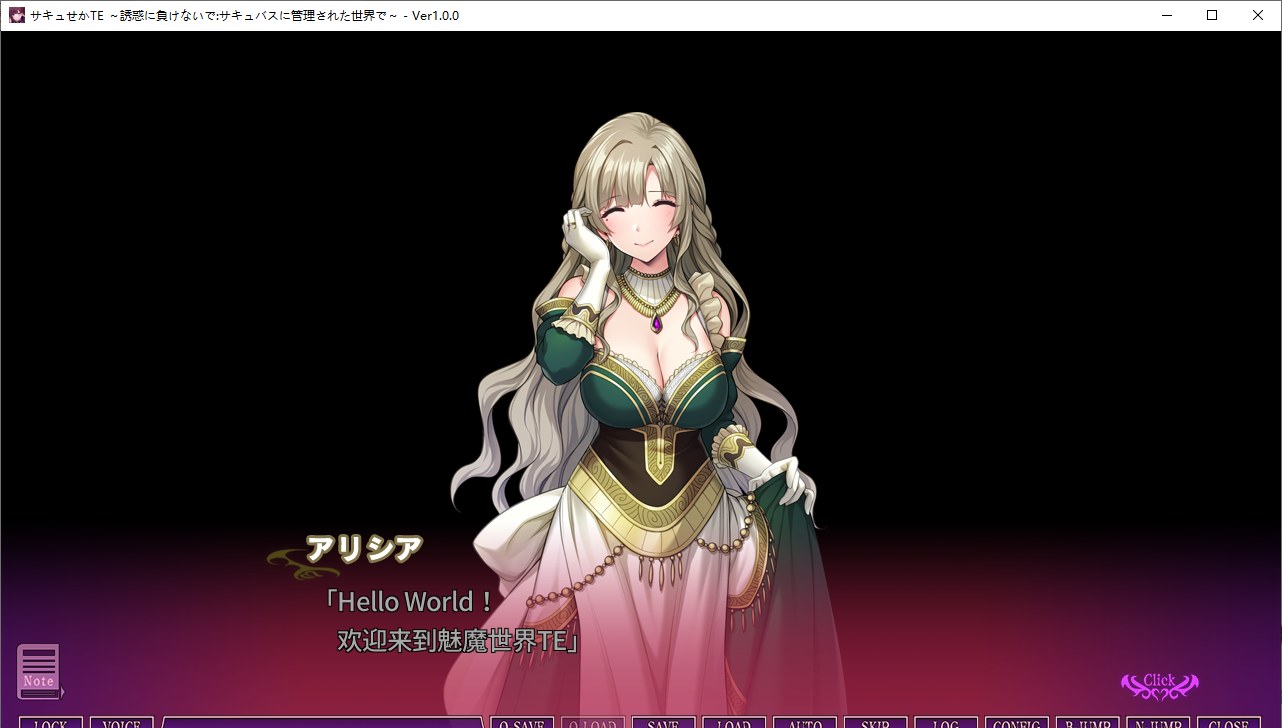Toggle the LOCK control on
The height and width of the screenshot is (728, 1282).
[x=50, y=723]
